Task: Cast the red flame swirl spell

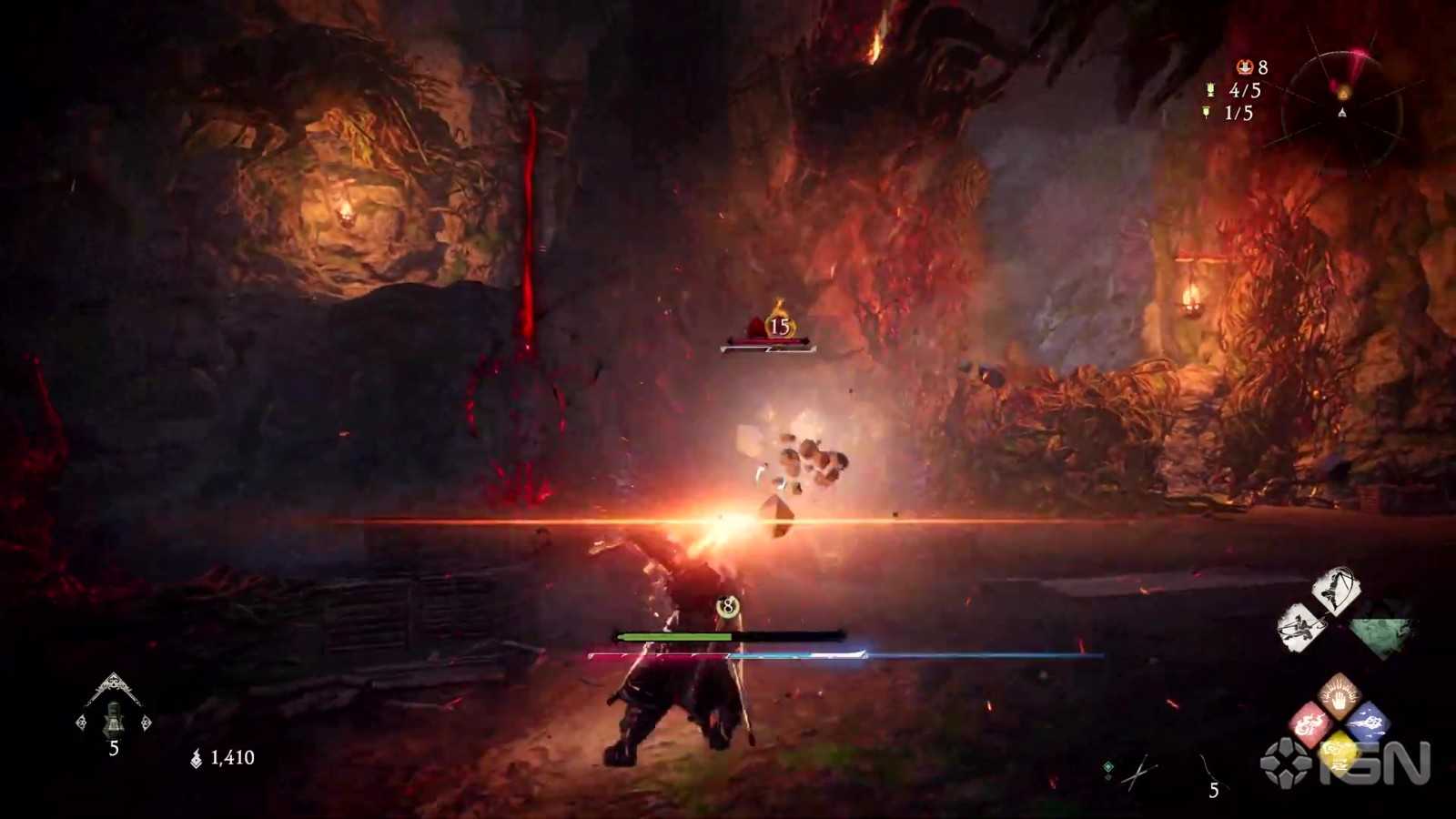Action: [x=1309, y=725]
